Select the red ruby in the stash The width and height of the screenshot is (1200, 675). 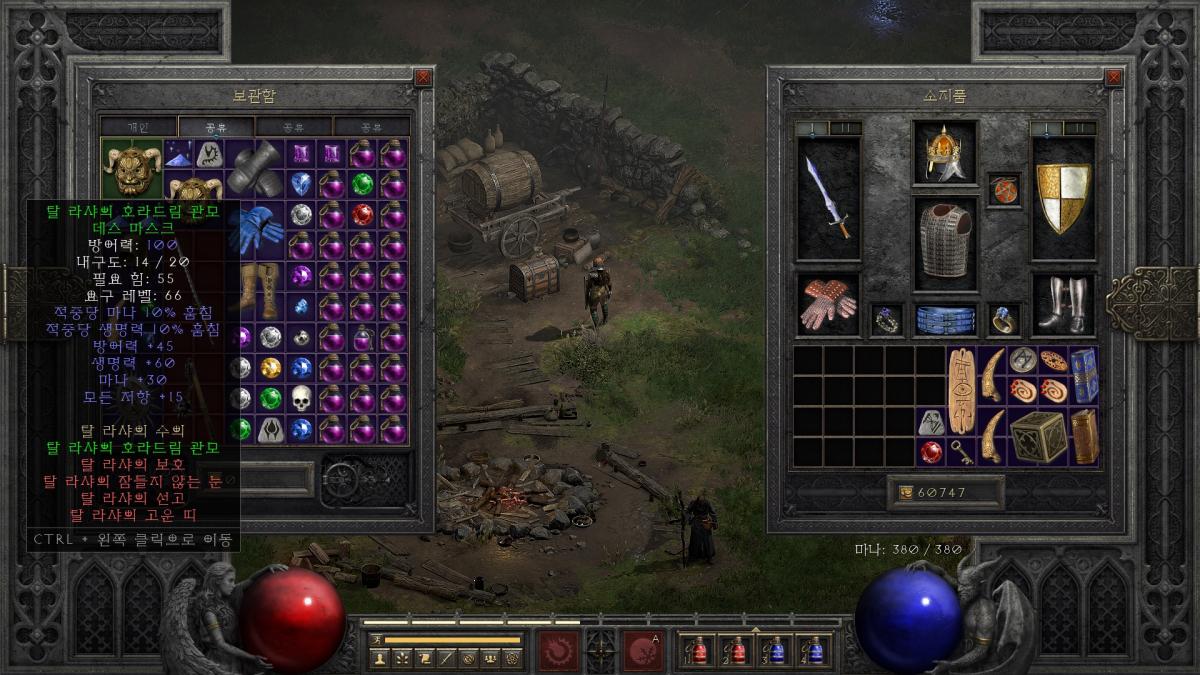(362, 215)
